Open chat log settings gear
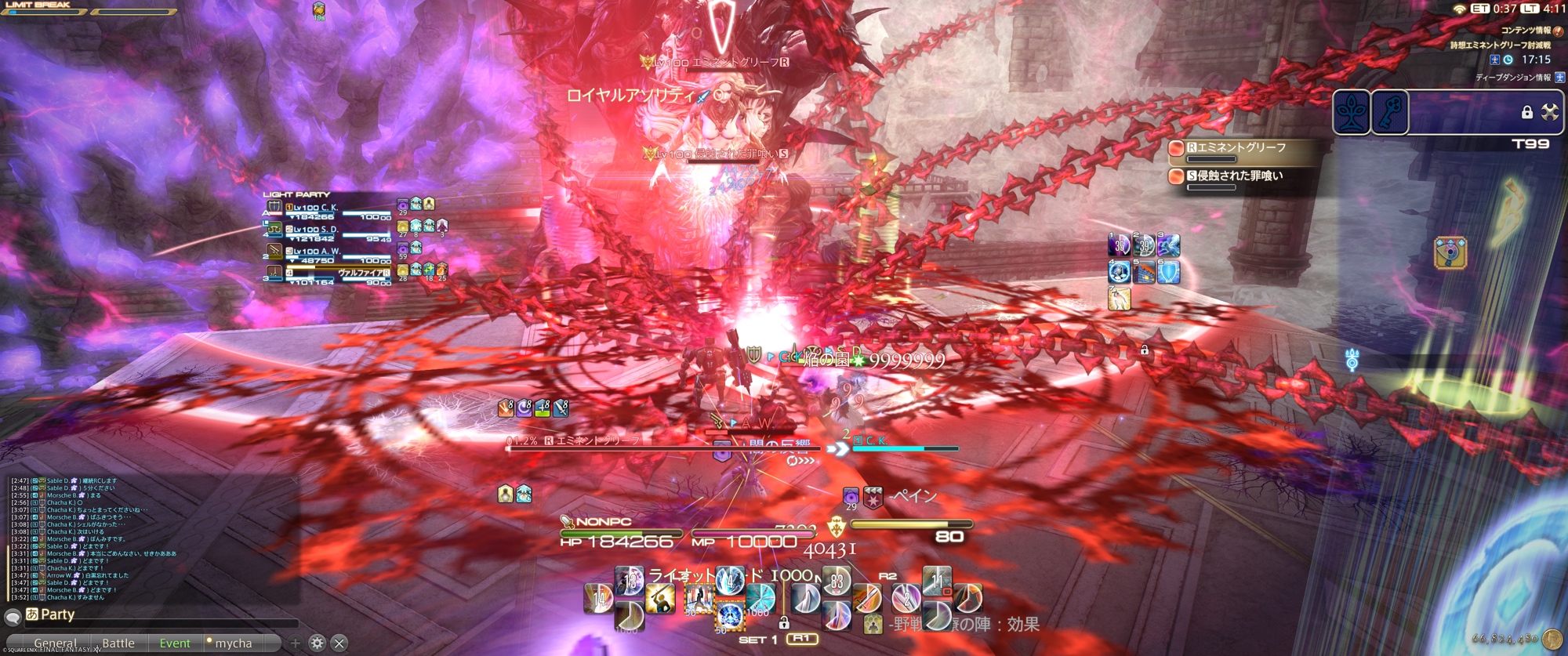The height and width of the screenshot is (656, 1568). pos(317,643)
